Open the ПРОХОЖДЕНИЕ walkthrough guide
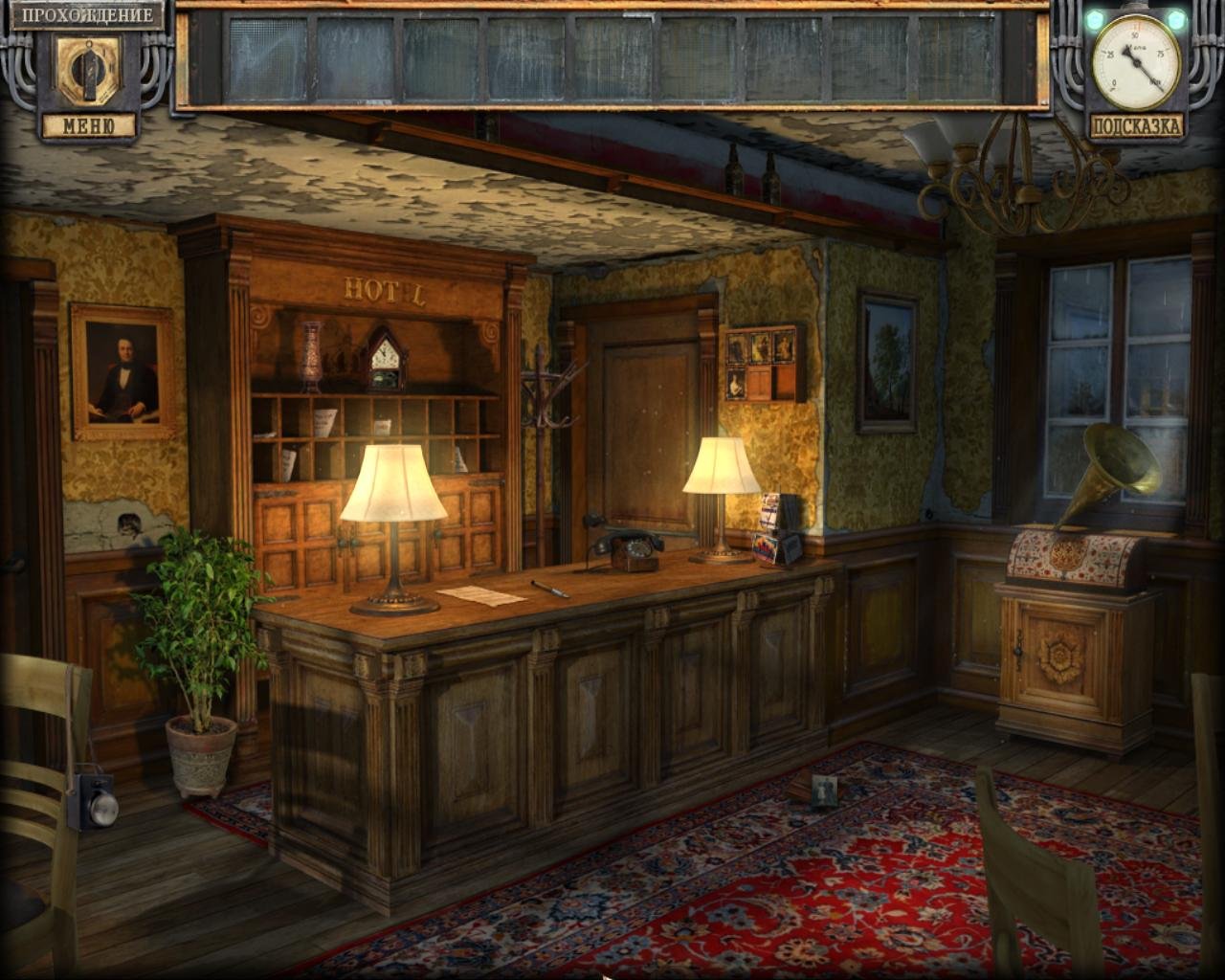Image resolution: width=1225 pixels, height=980 pixels. click(85, 16)
